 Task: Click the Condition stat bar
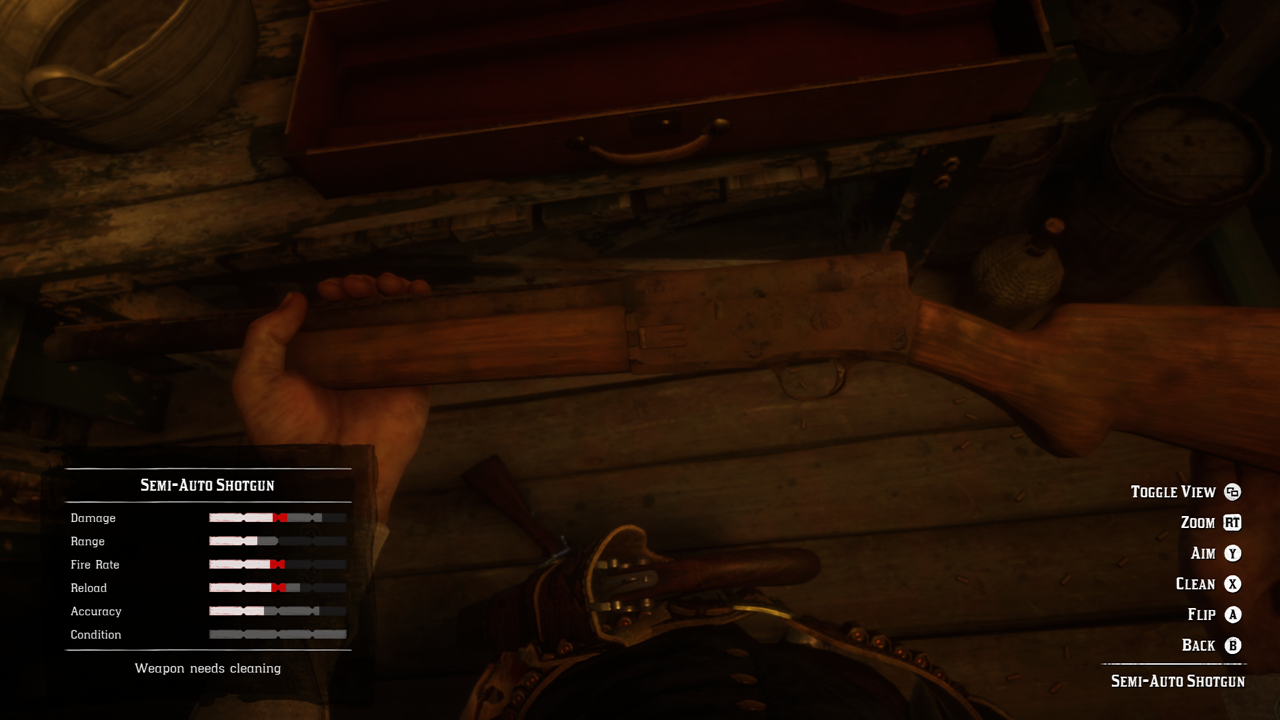click(277, 634)
